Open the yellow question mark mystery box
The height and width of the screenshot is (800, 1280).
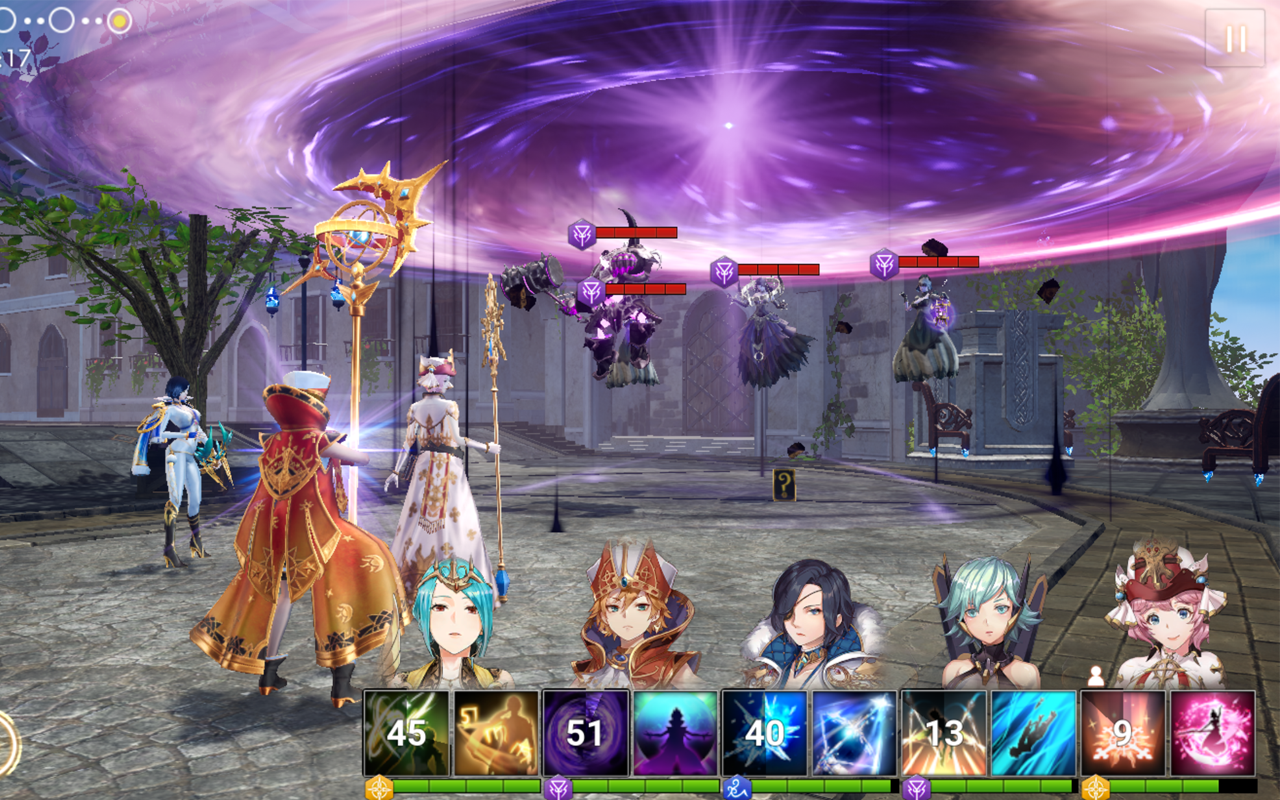(786, 483)
